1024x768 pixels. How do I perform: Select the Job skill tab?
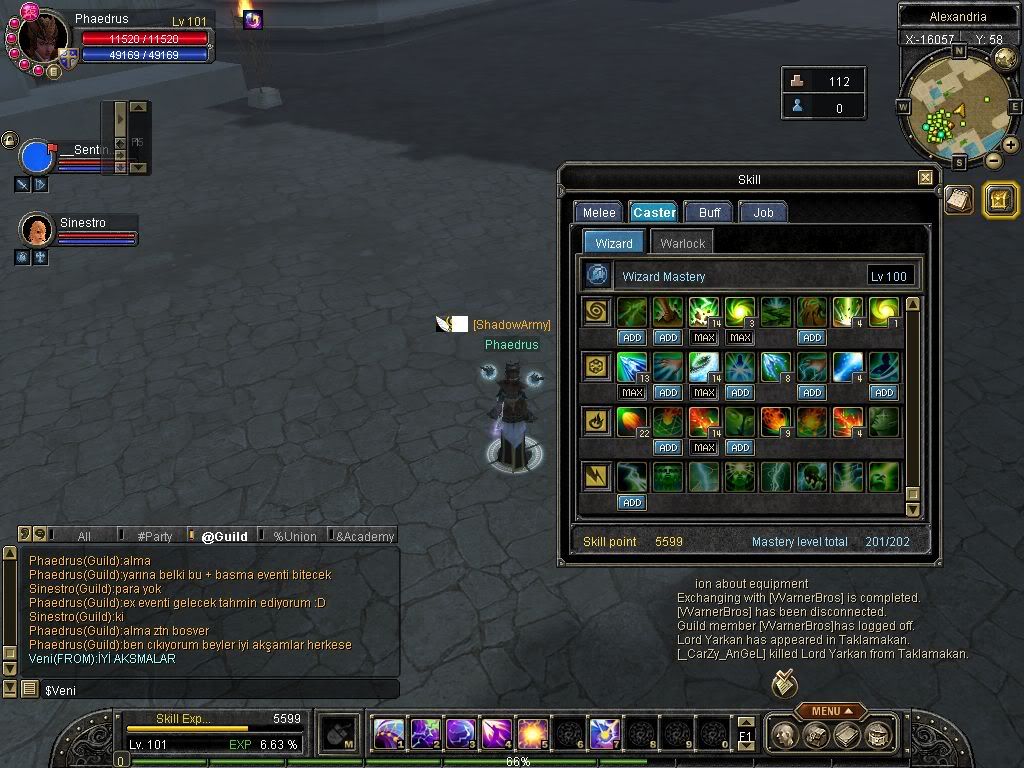pos(763,212)
